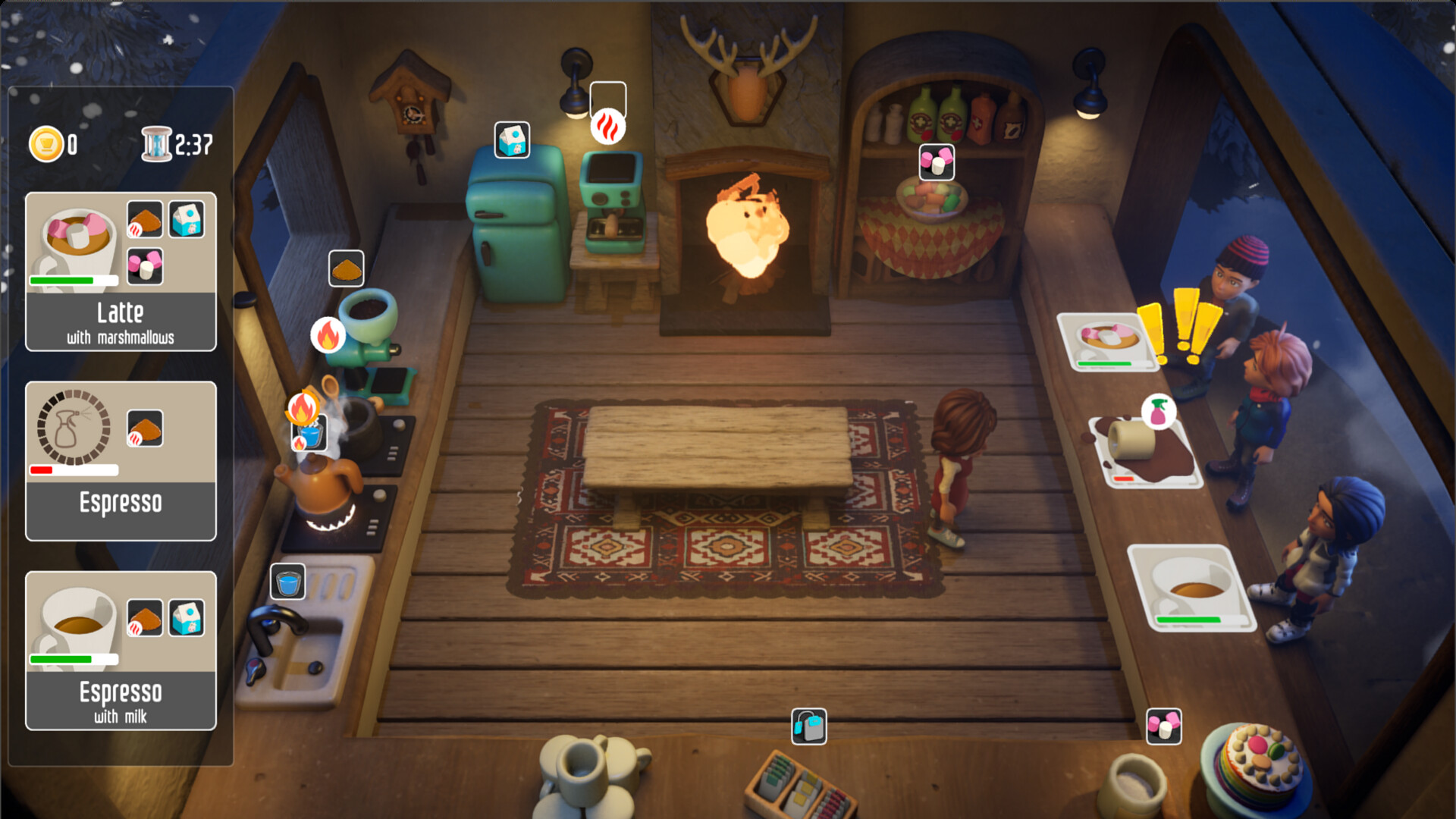This screenshot has height=819, width=1456.
Task: Choose the Espresso order card
Action: coord(121,461)
